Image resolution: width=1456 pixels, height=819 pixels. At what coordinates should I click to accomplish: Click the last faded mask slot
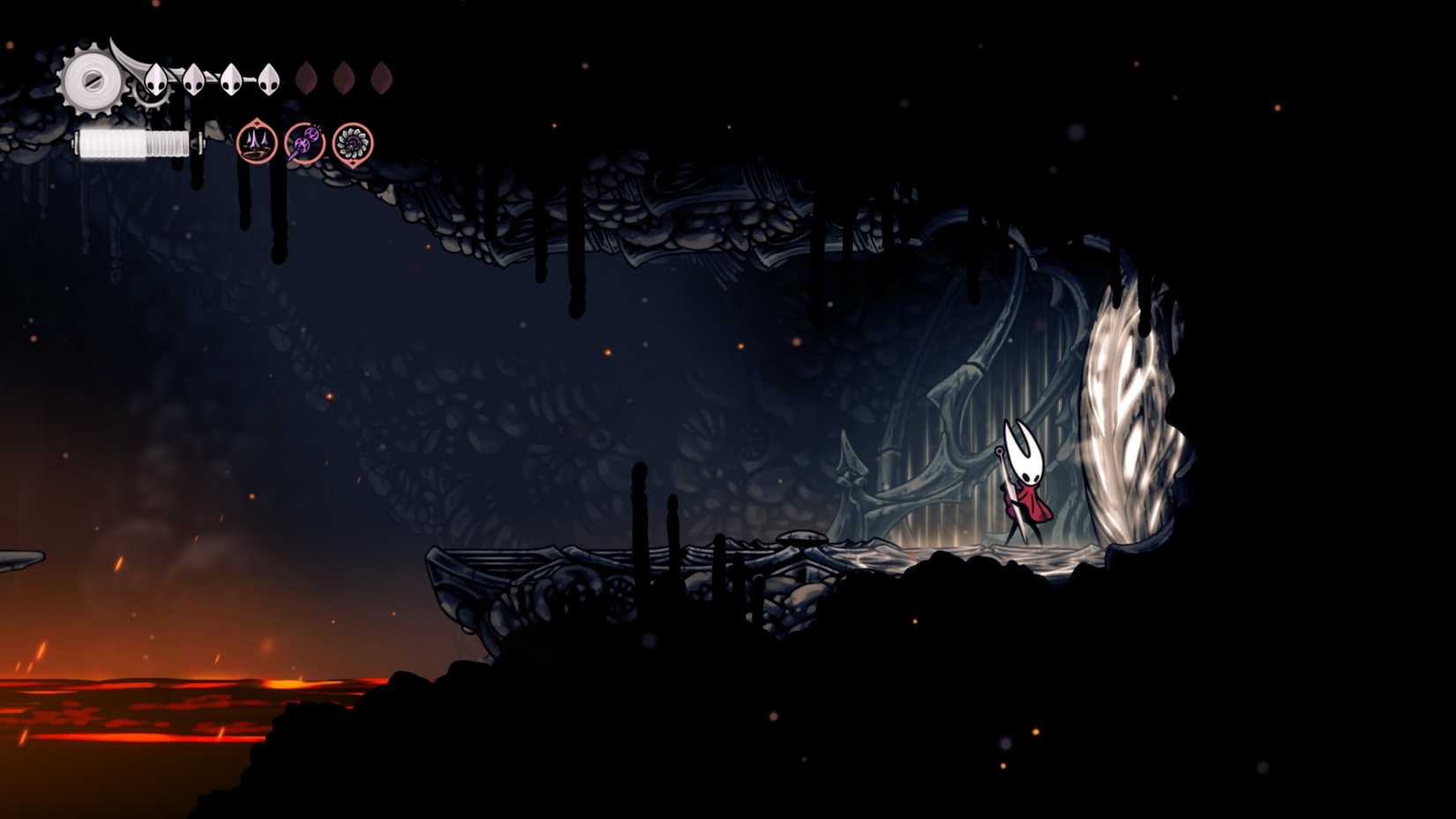click(380, 79)
